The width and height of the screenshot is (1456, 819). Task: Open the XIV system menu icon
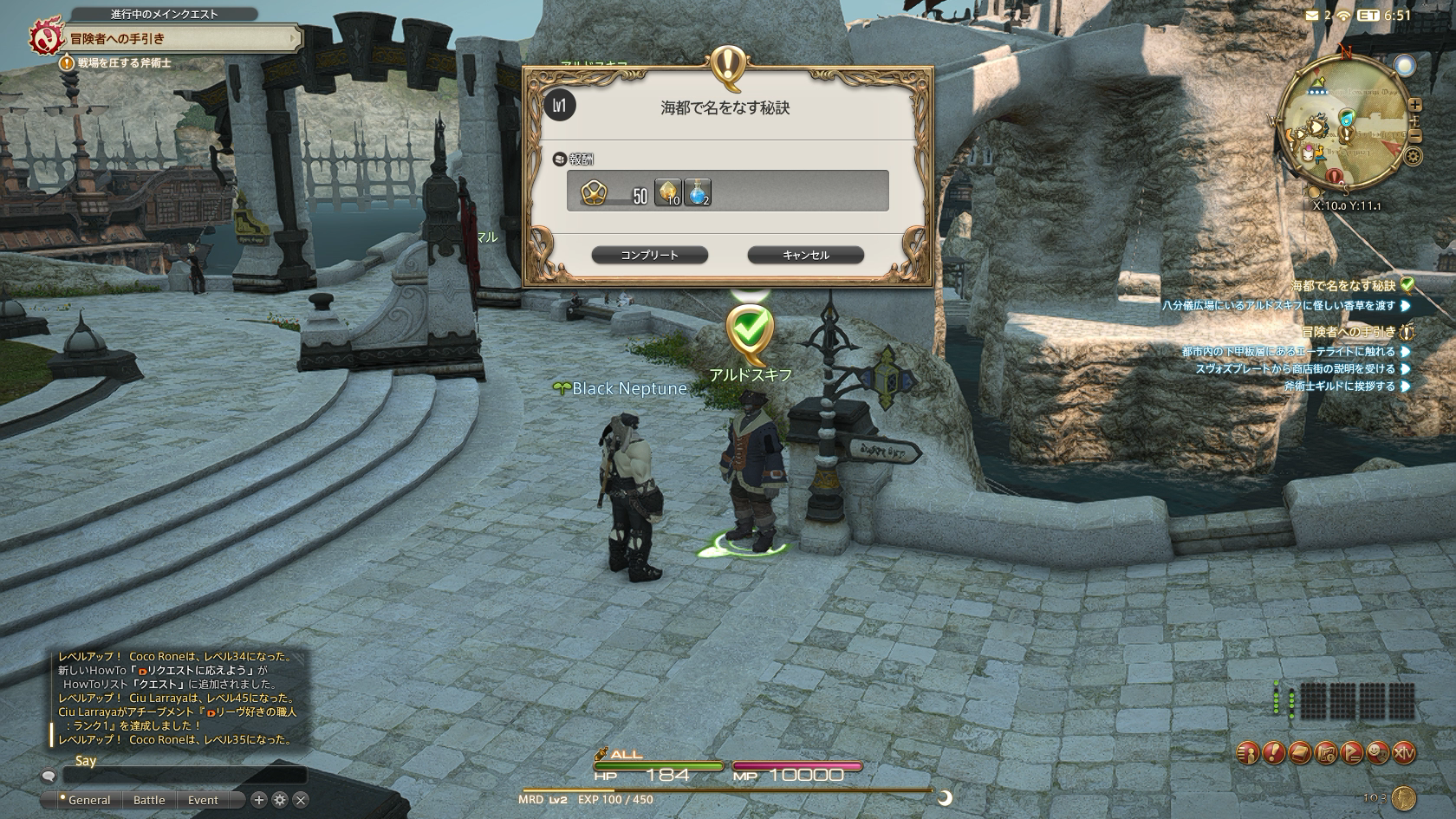point(1403,753)
